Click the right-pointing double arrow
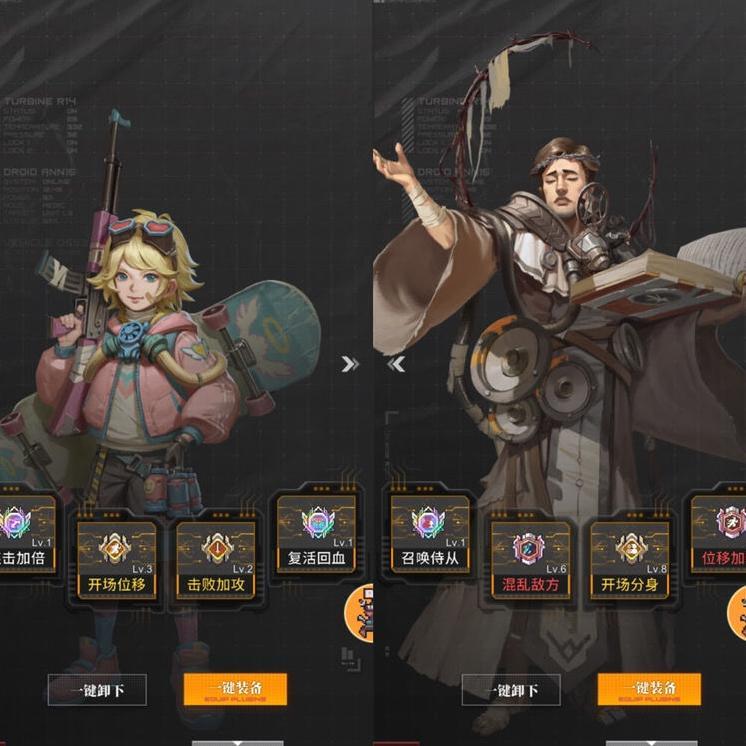Image resolution: width=746 pixels, height=746 pixels. point(350,364)
